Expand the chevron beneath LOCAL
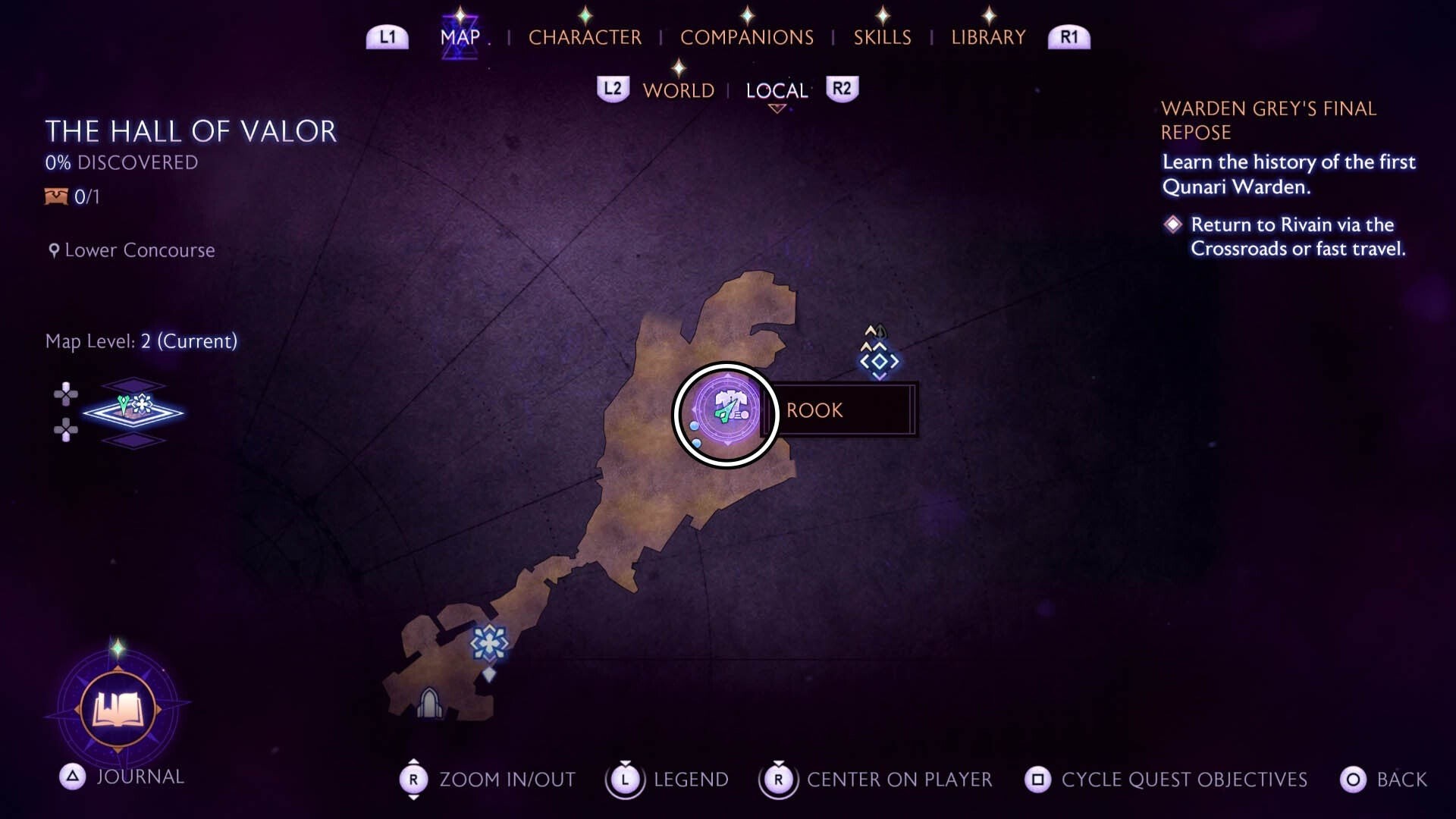The height and width of the screenshot is (819, 1456). point(776,108)
